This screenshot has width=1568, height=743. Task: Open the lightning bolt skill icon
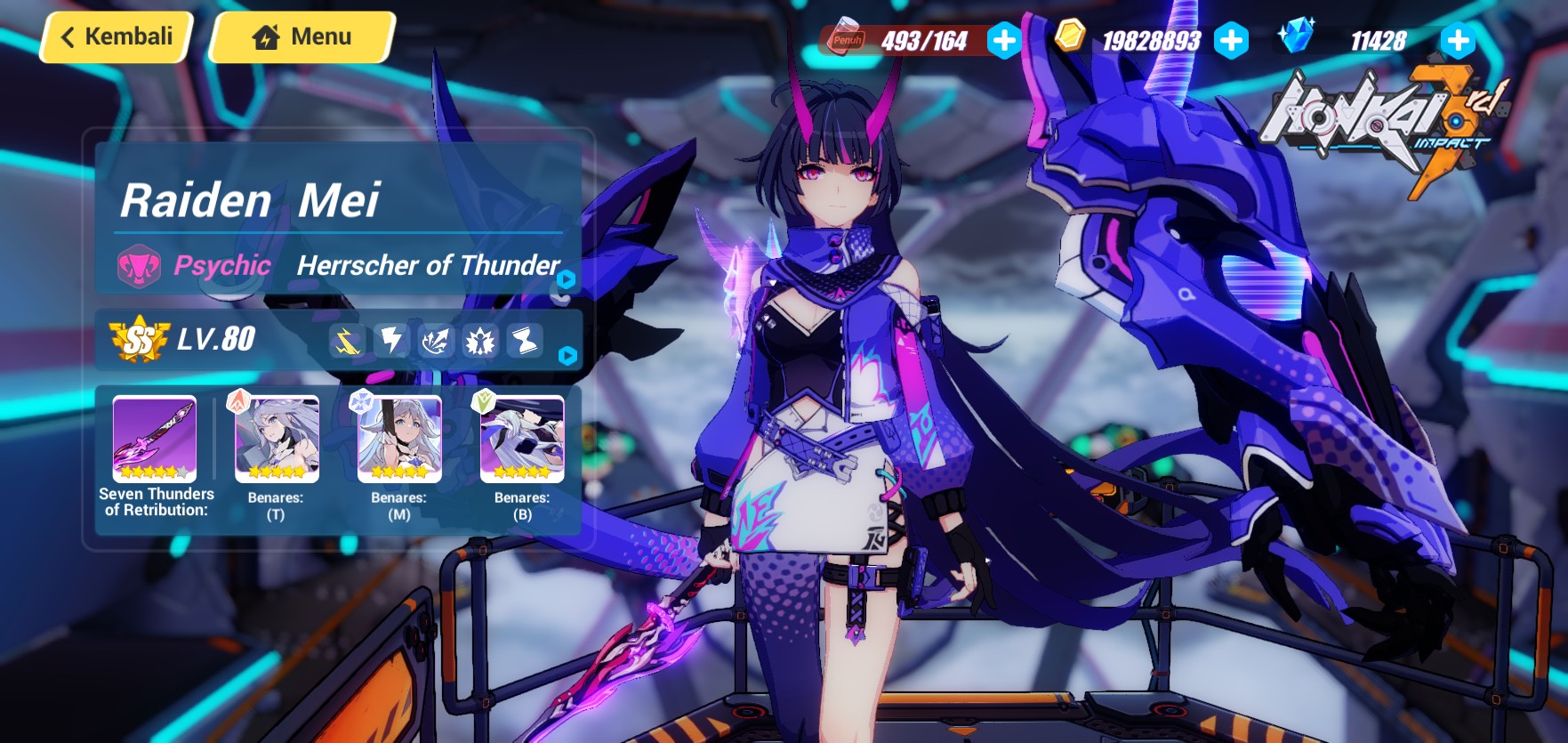(394, 340)
